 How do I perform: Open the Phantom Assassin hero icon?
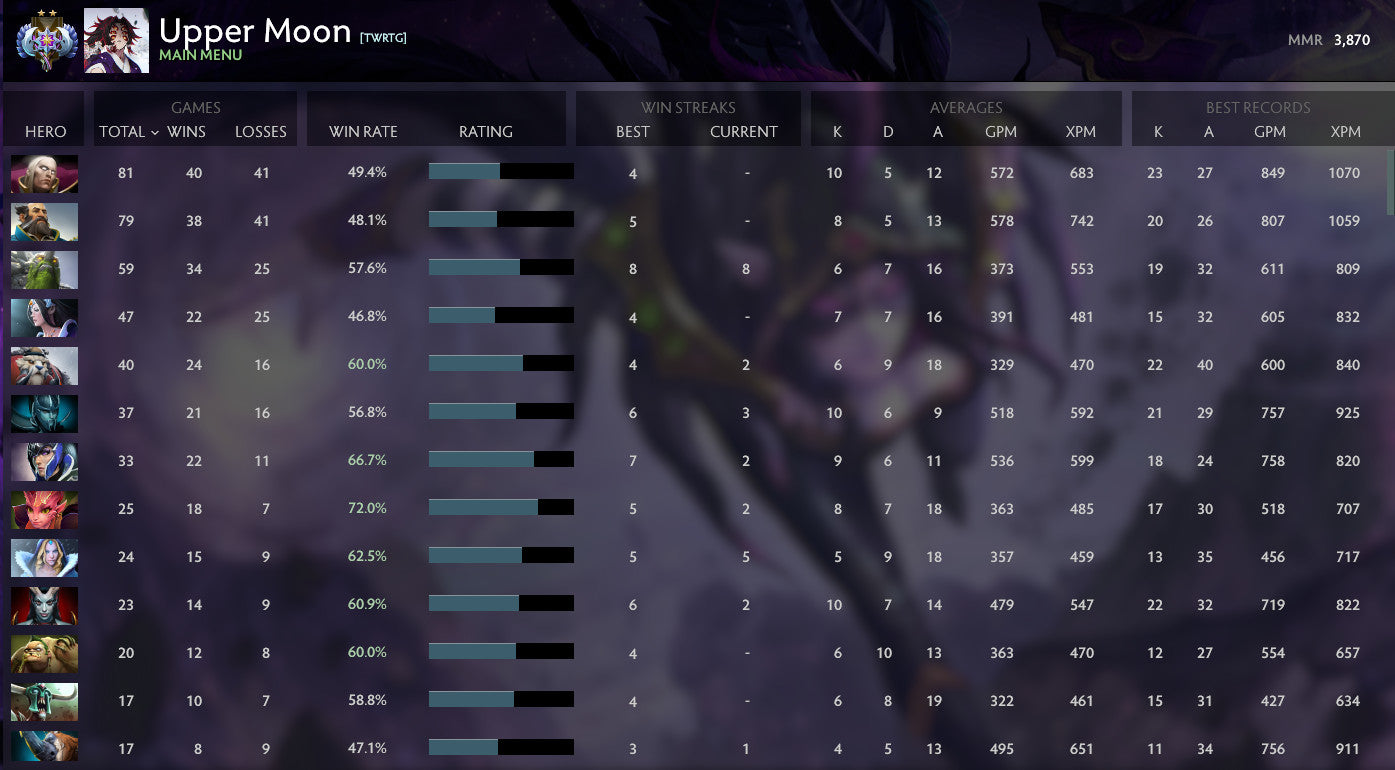[x=44, y=413]
